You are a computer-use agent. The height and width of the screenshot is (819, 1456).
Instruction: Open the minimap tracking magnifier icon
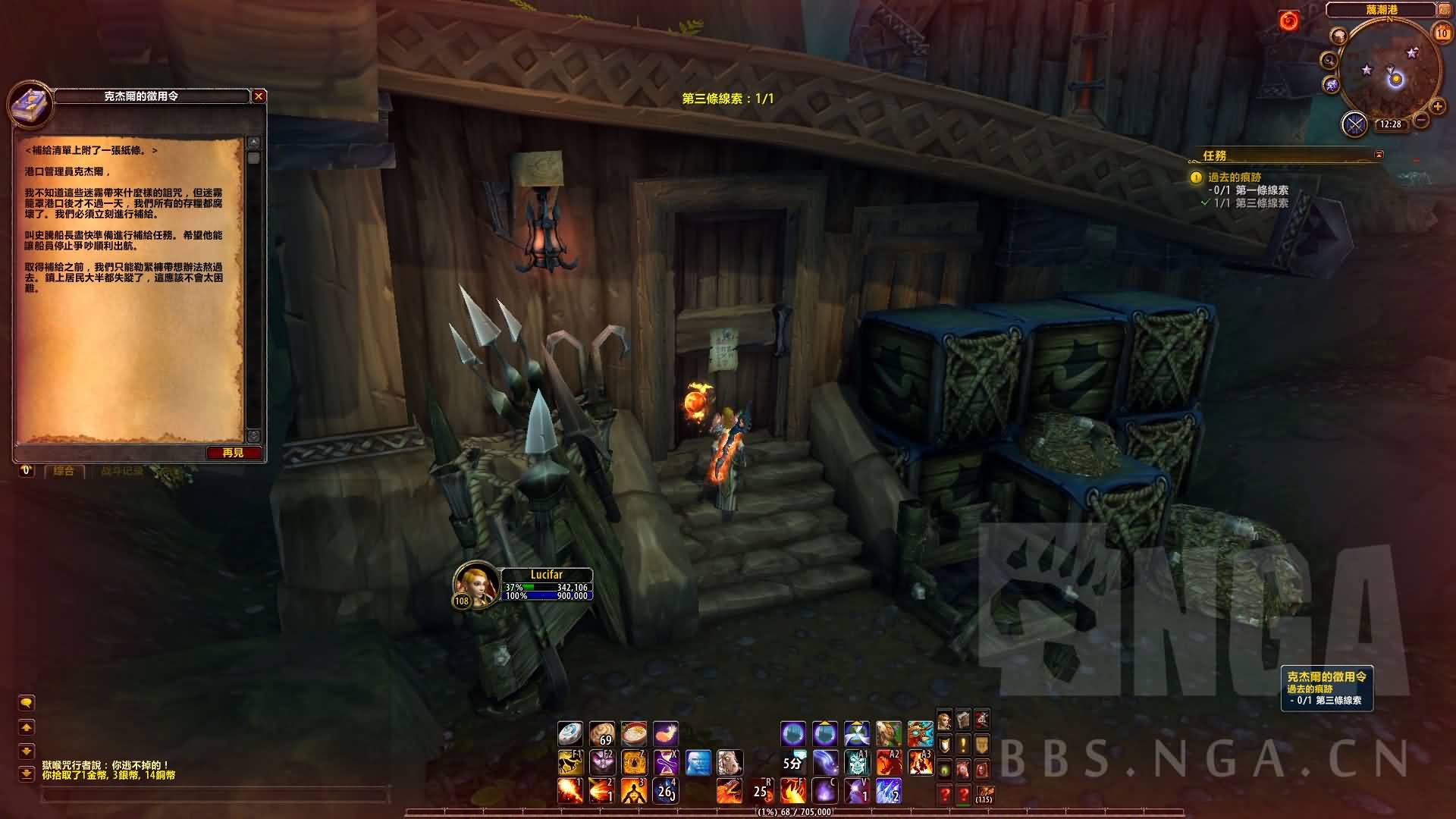(x=1329, y=61)
